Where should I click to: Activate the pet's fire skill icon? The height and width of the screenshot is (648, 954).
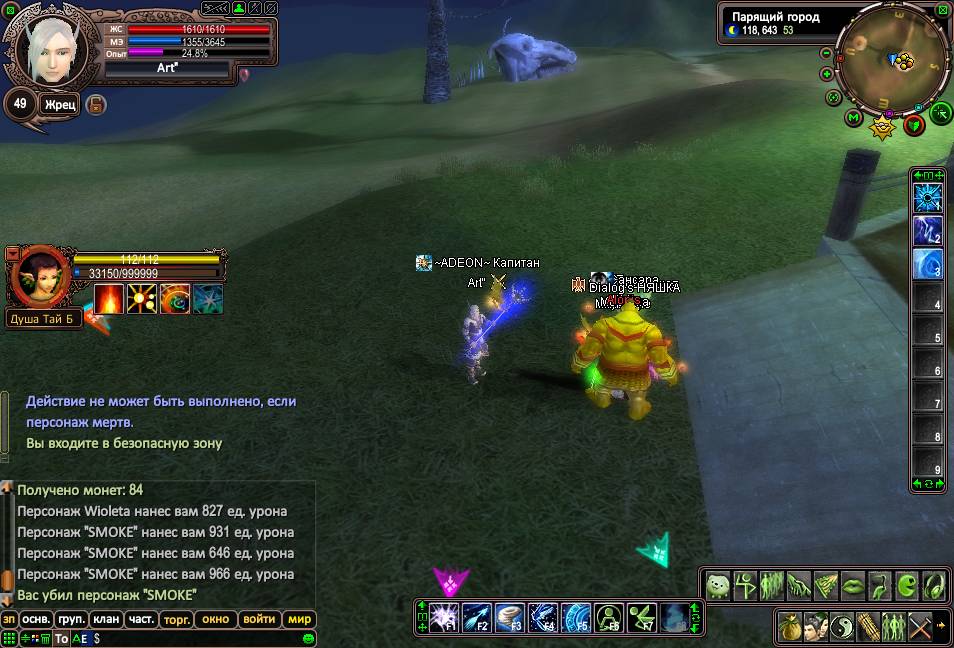109,299
